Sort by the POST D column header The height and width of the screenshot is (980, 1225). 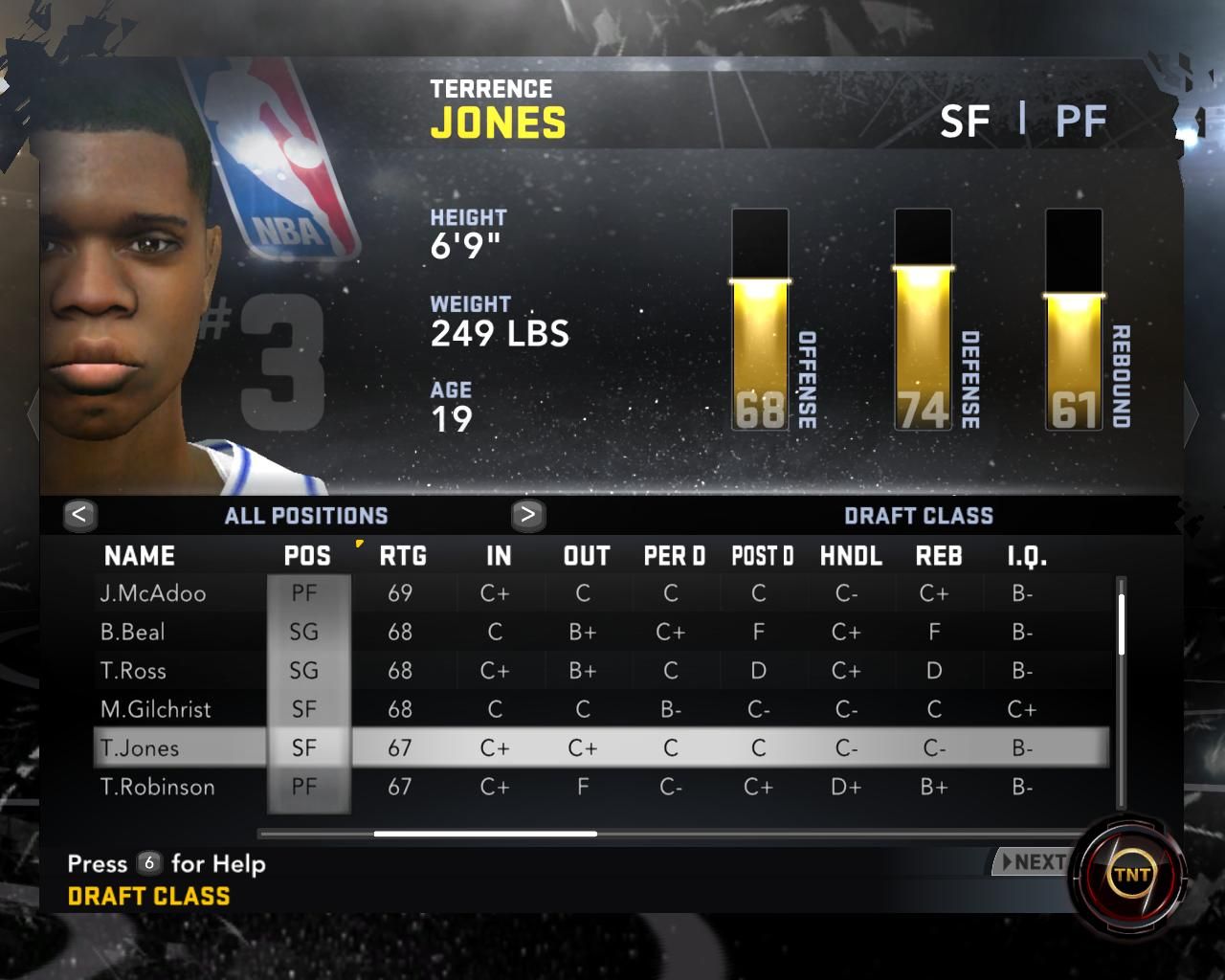(x=763, y=556)
